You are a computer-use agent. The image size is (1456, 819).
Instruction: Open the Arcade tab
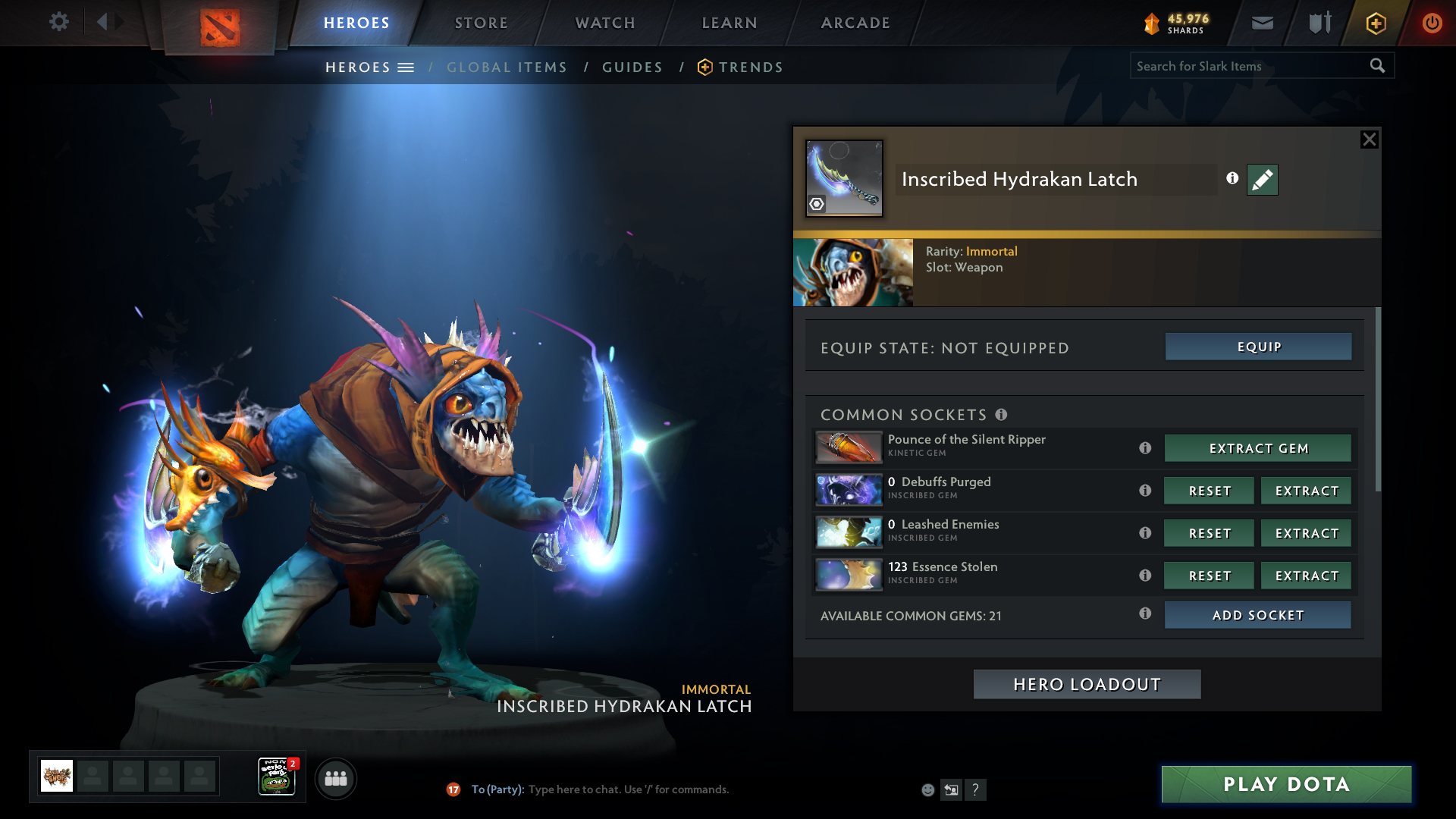coord(855,23)
